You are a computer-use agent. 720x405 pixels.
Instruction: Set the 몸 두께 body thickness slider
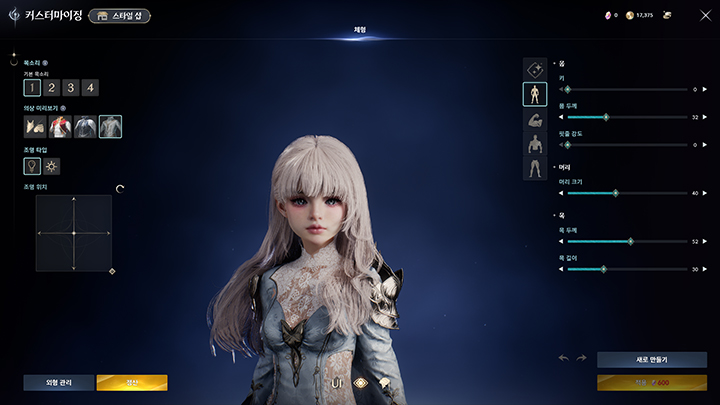(606, 117)
